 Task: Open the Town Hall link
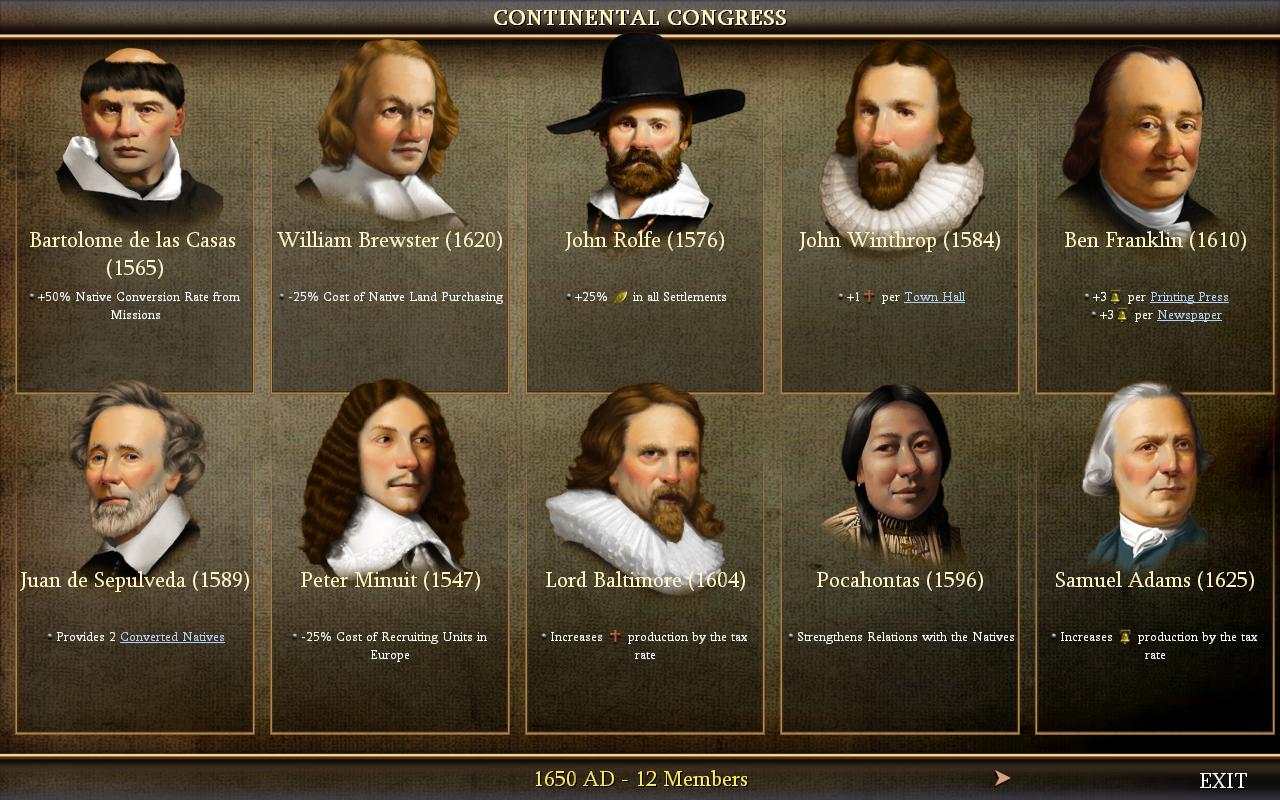(934, 297)
